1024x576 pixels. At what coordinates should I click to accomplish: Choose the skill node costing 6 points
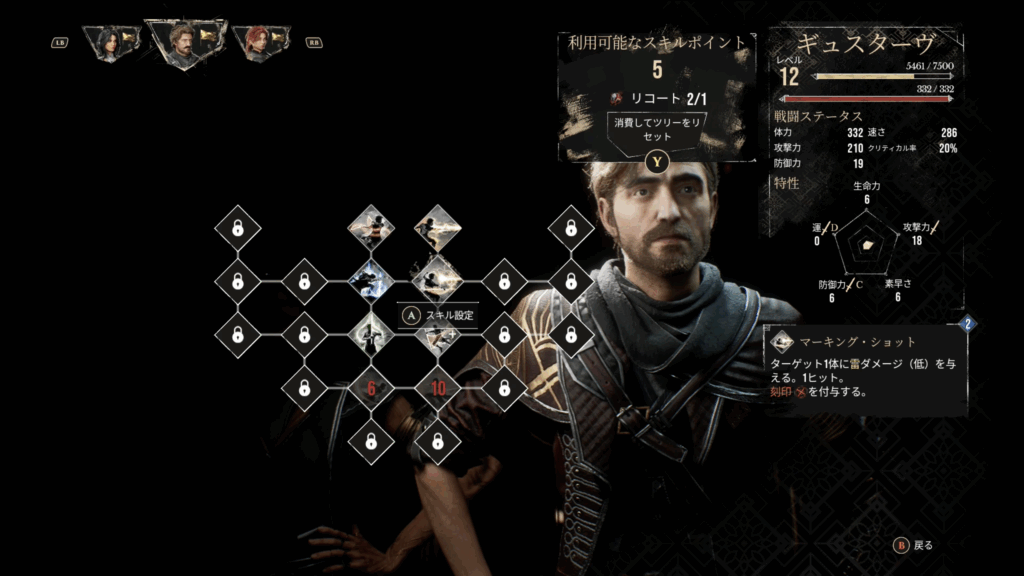(371, 387)
